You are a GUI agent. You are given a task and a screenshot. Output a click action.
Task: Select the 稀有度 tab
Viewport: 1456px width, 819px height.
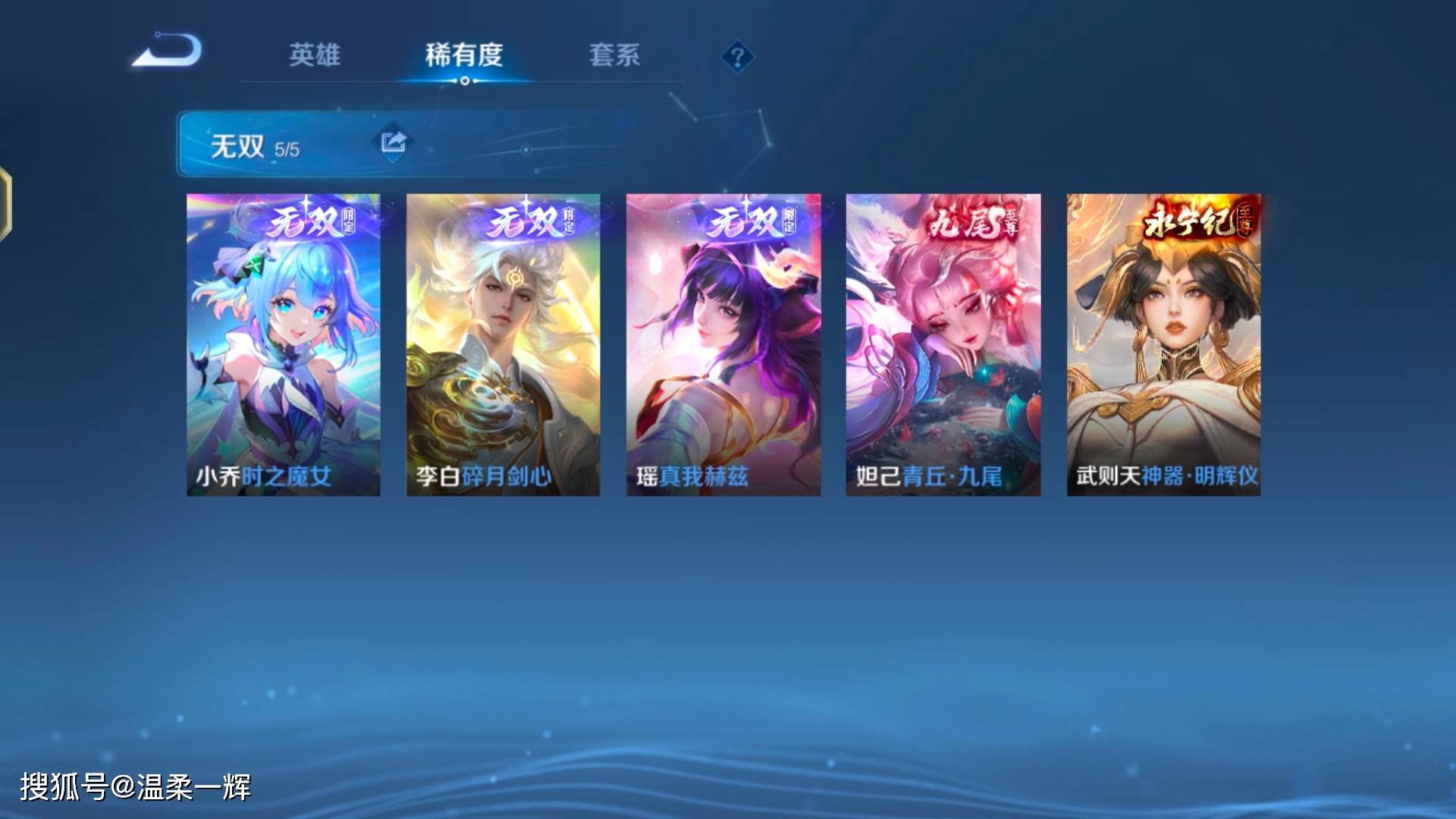464,55
